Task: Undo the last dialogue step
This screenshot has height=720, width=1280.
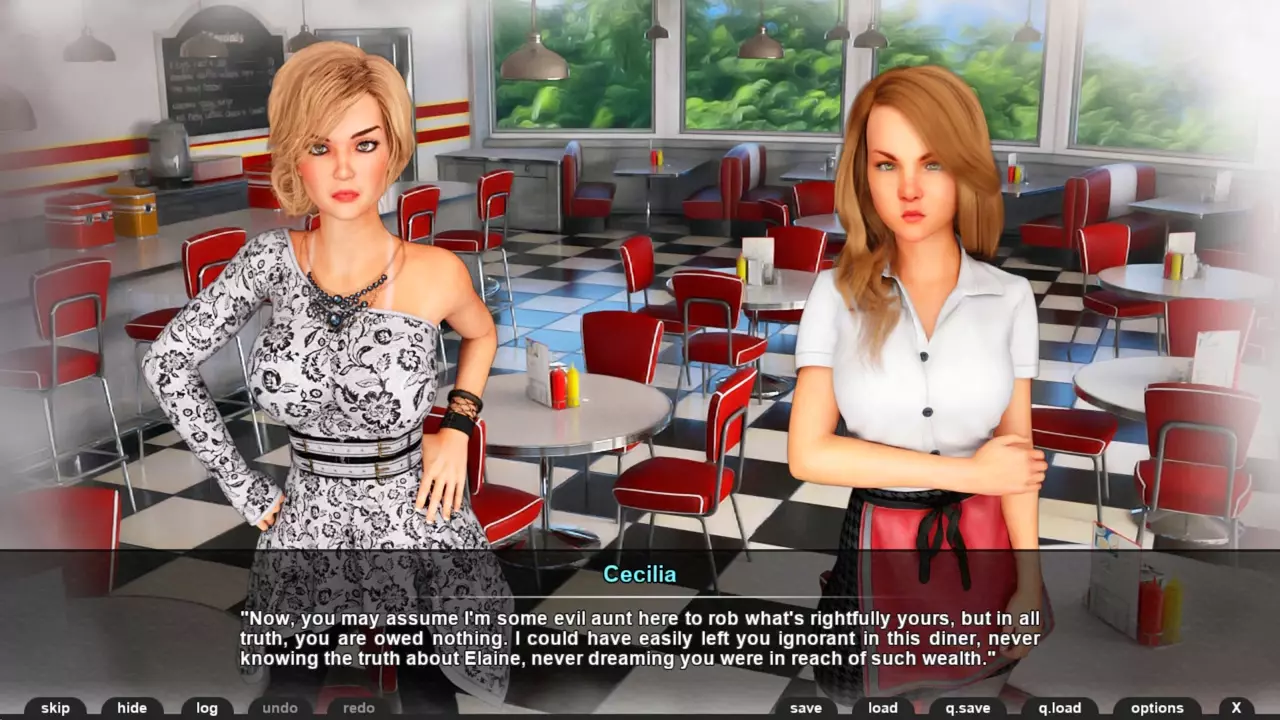Action: pyautogui.click(x=280, y=708)
